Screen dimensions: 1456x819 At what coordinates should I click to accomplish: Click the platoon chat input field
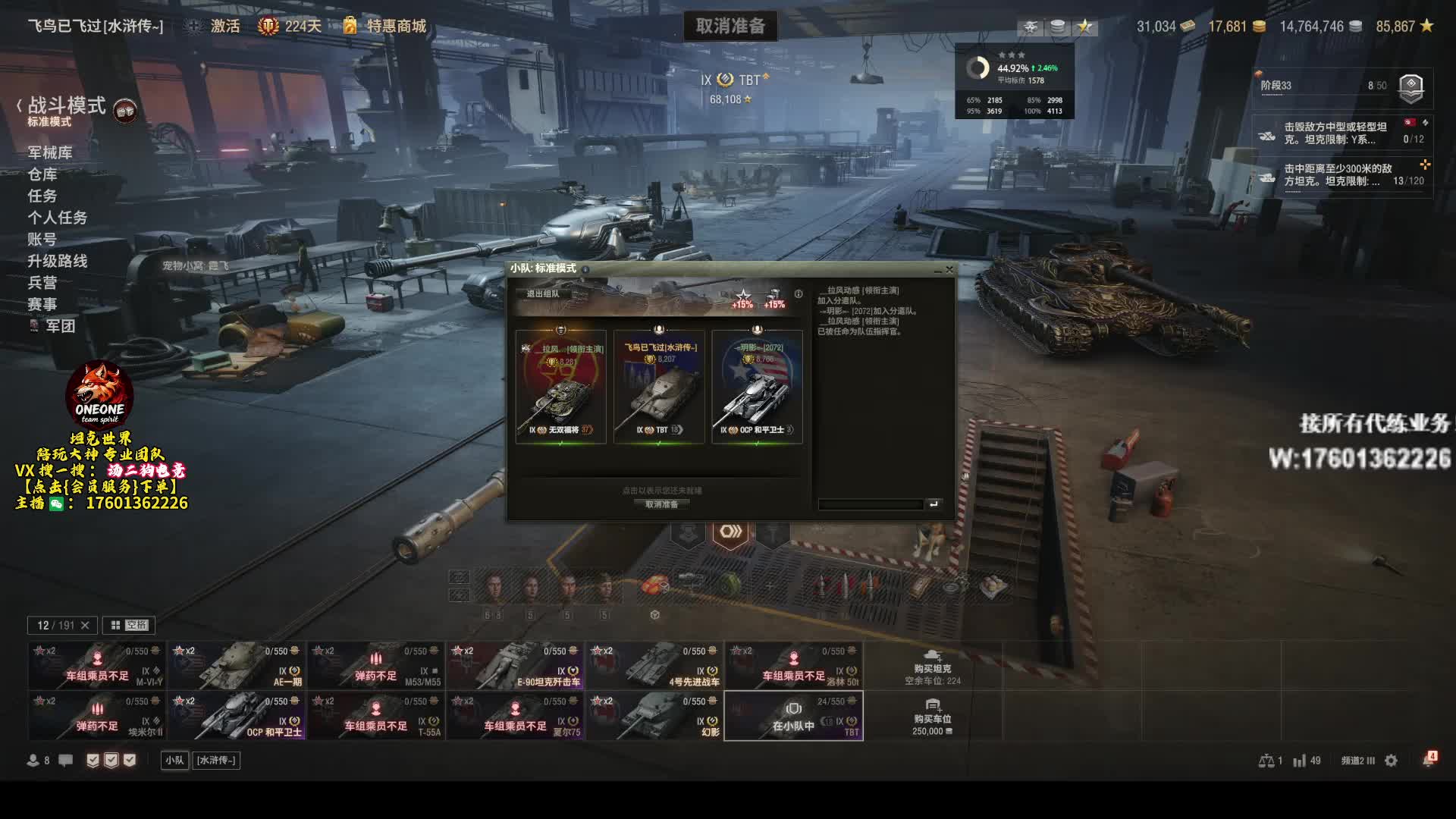pos(871,504)
